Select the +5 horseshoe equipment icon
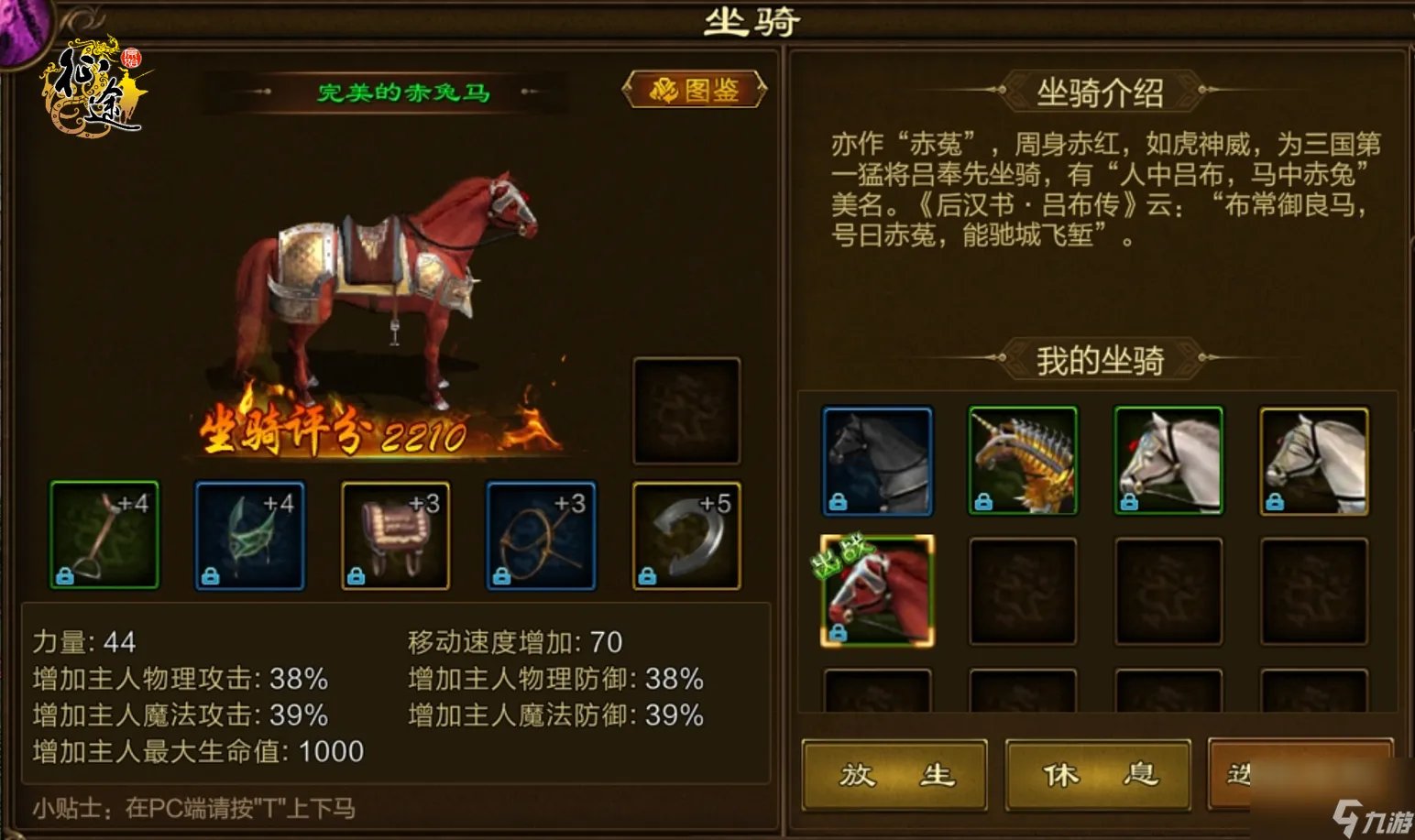Viewport: 1415px width, 840px height. point(685,534)
